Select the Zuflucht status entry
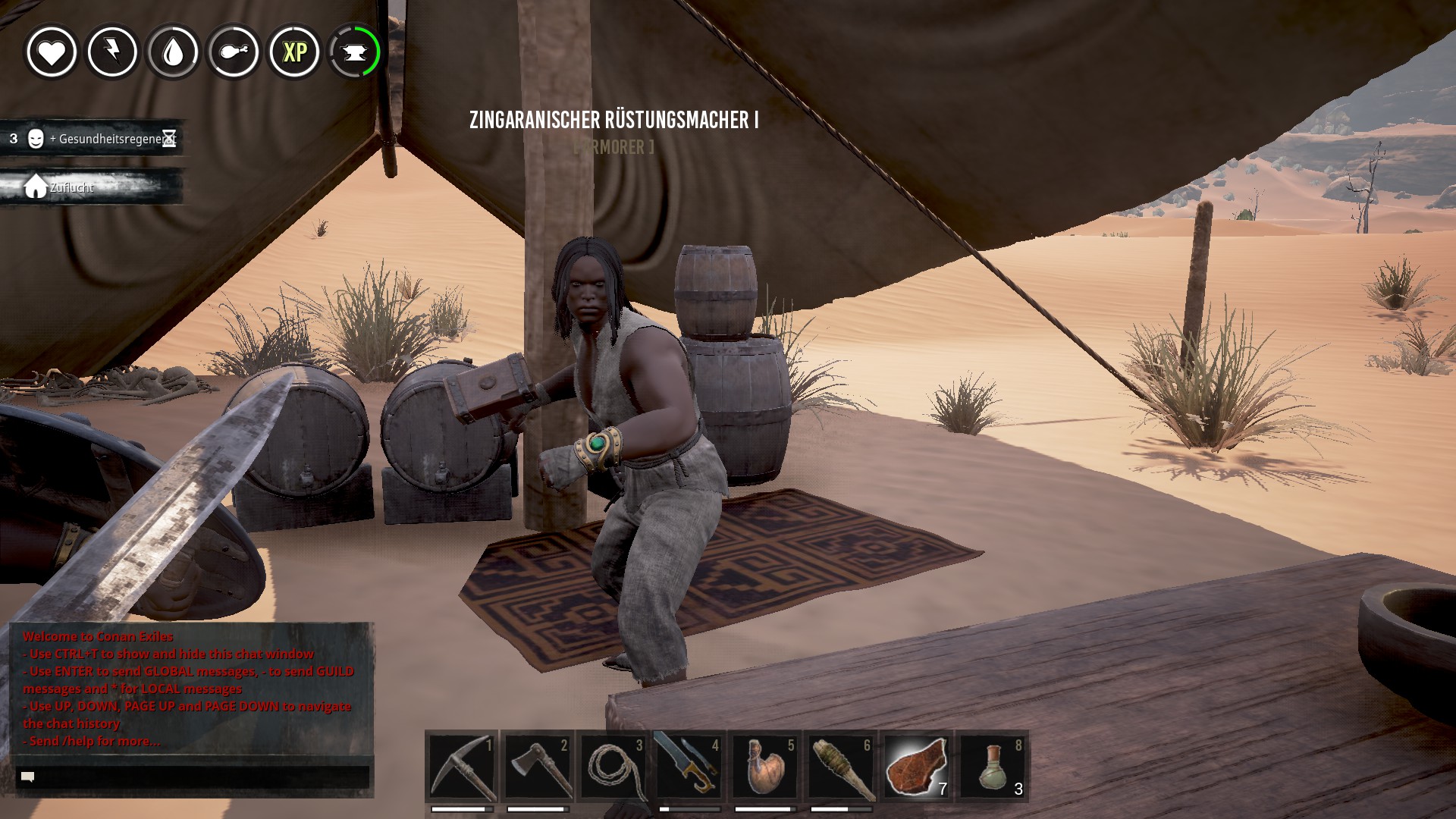Viewport: 1456px width, 819px height. tap(93, 187)
